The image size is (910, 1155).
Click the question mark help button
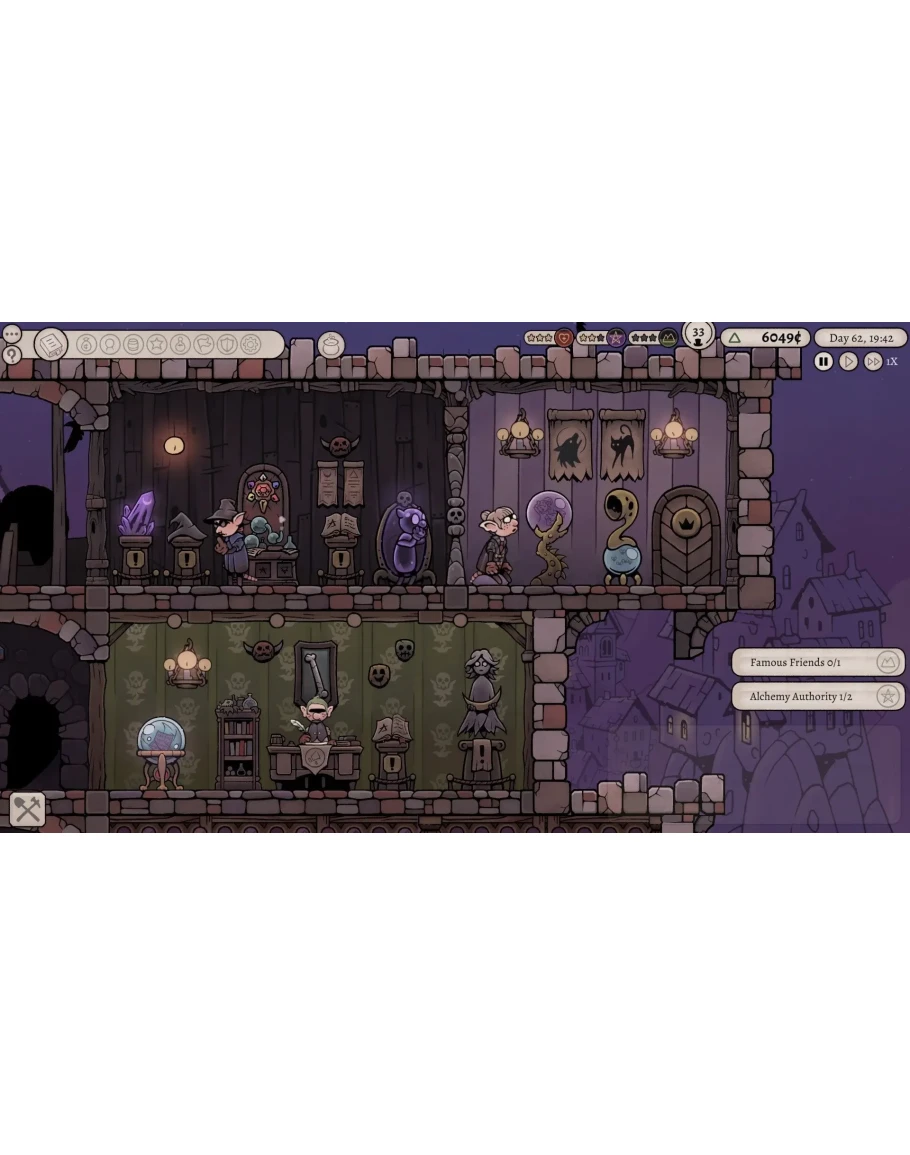tap(11, 354)
